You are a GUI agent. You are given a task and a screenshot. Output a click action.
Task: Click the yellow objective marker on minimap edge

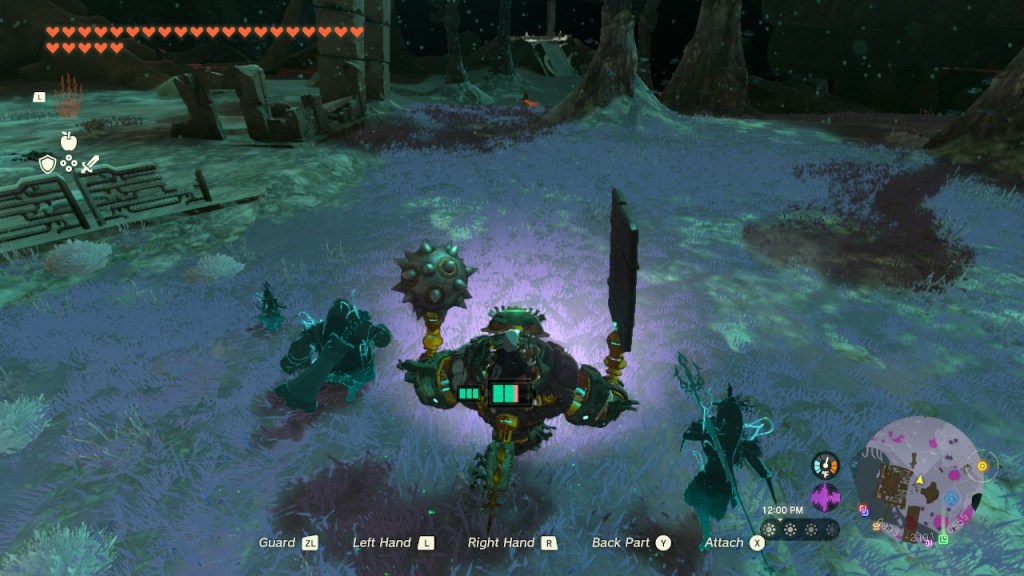click(981, 466)
